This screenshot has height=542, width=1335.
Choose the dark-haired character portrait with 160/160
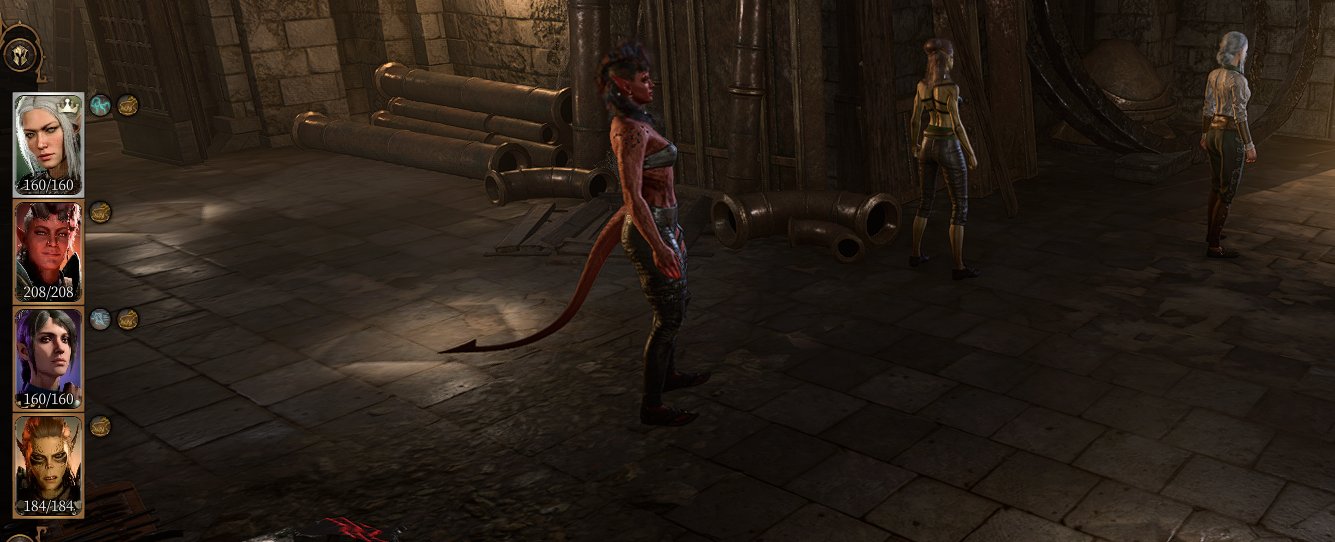tap(47, 357)
